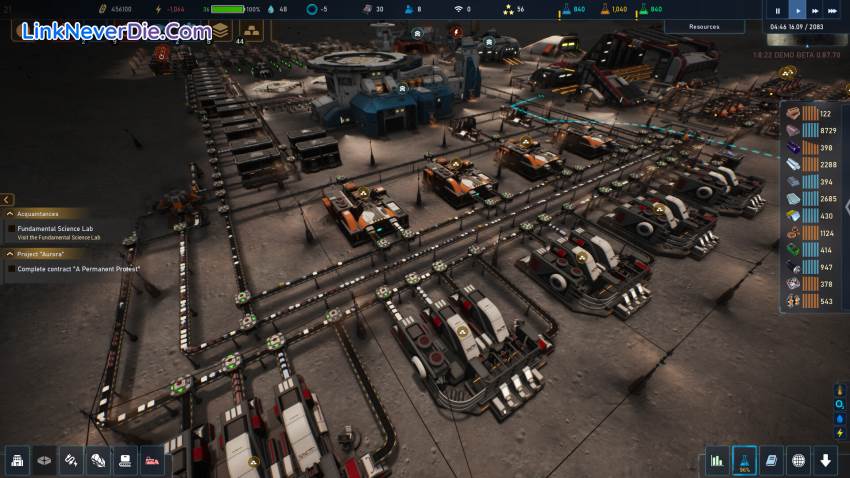Select the conveyor machine build category

(x=126, y=460)
